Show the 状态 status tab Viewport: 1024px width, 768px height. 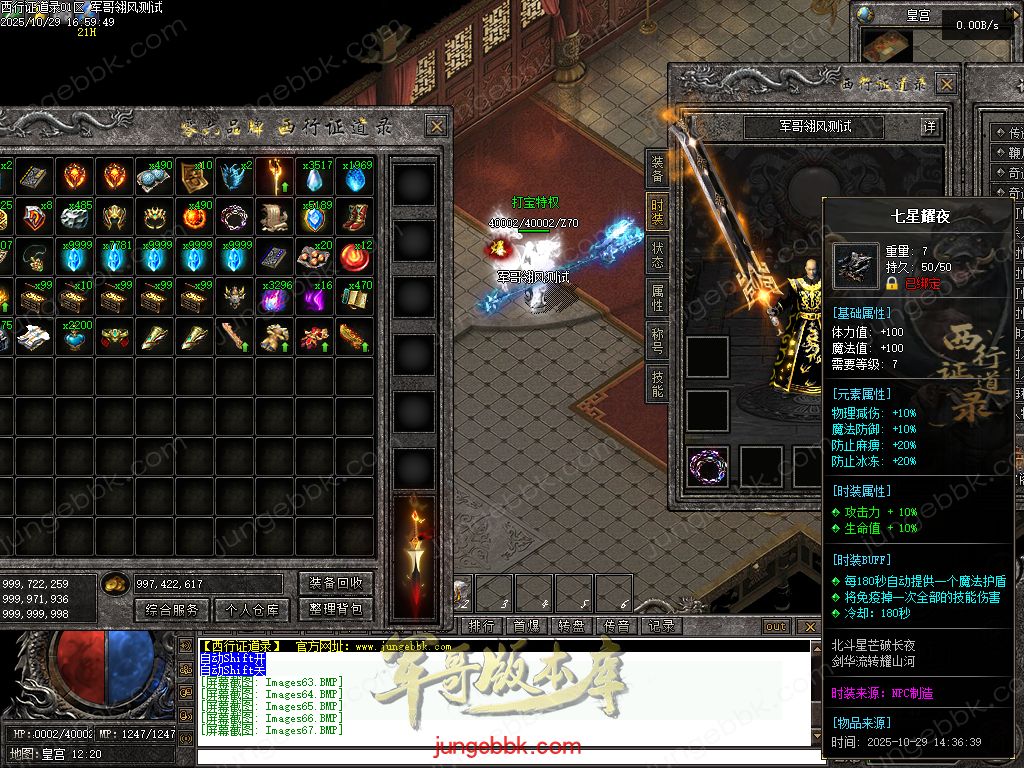click(657, 254)
